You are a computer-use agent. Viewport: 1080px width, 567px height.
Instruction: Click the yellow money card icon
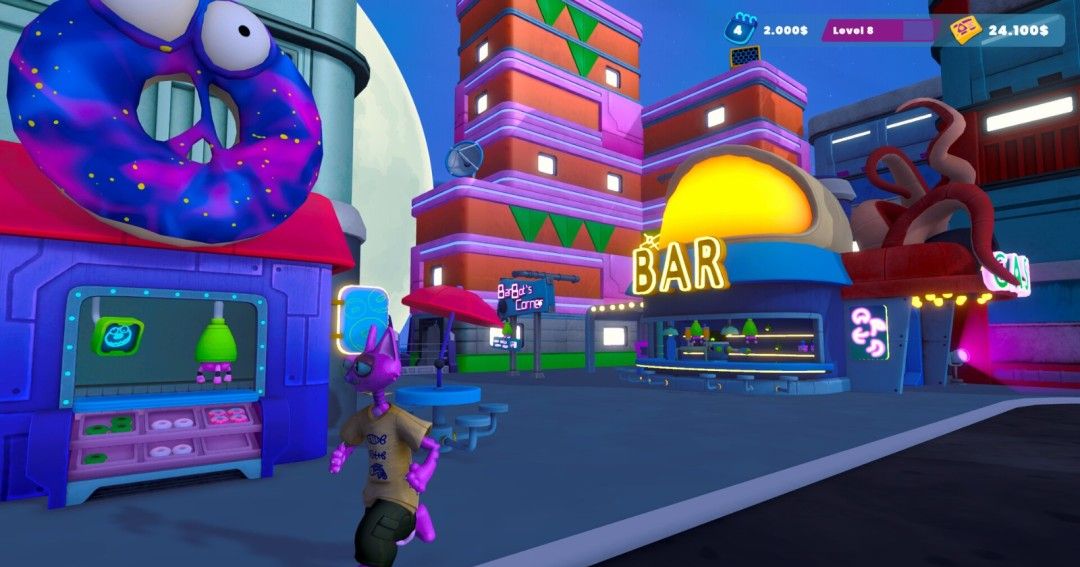pyautogui.click(x=965, y=30)
